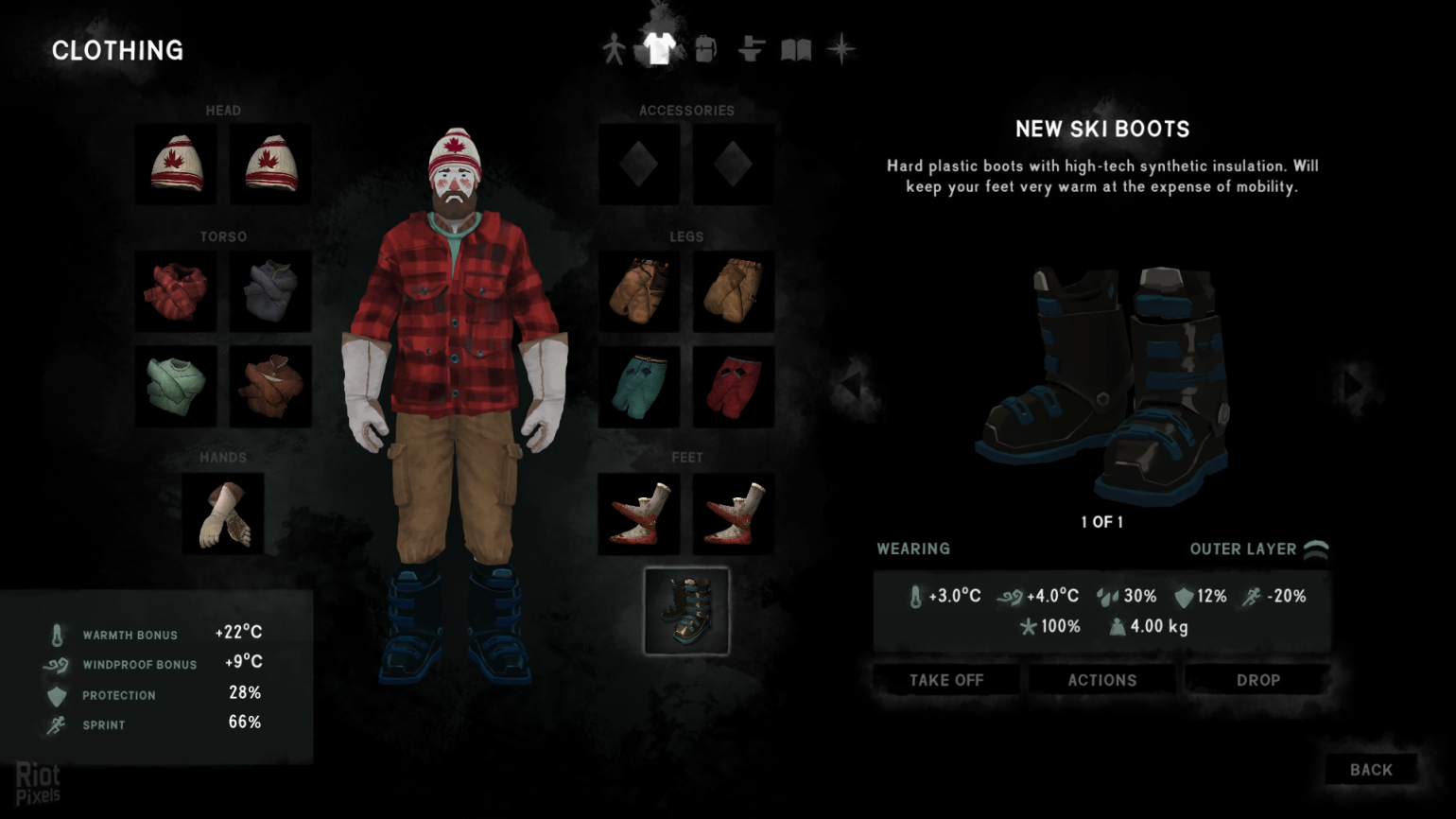
Task: Open the backpack inventory tab
Action: click(x=705, y=49)
